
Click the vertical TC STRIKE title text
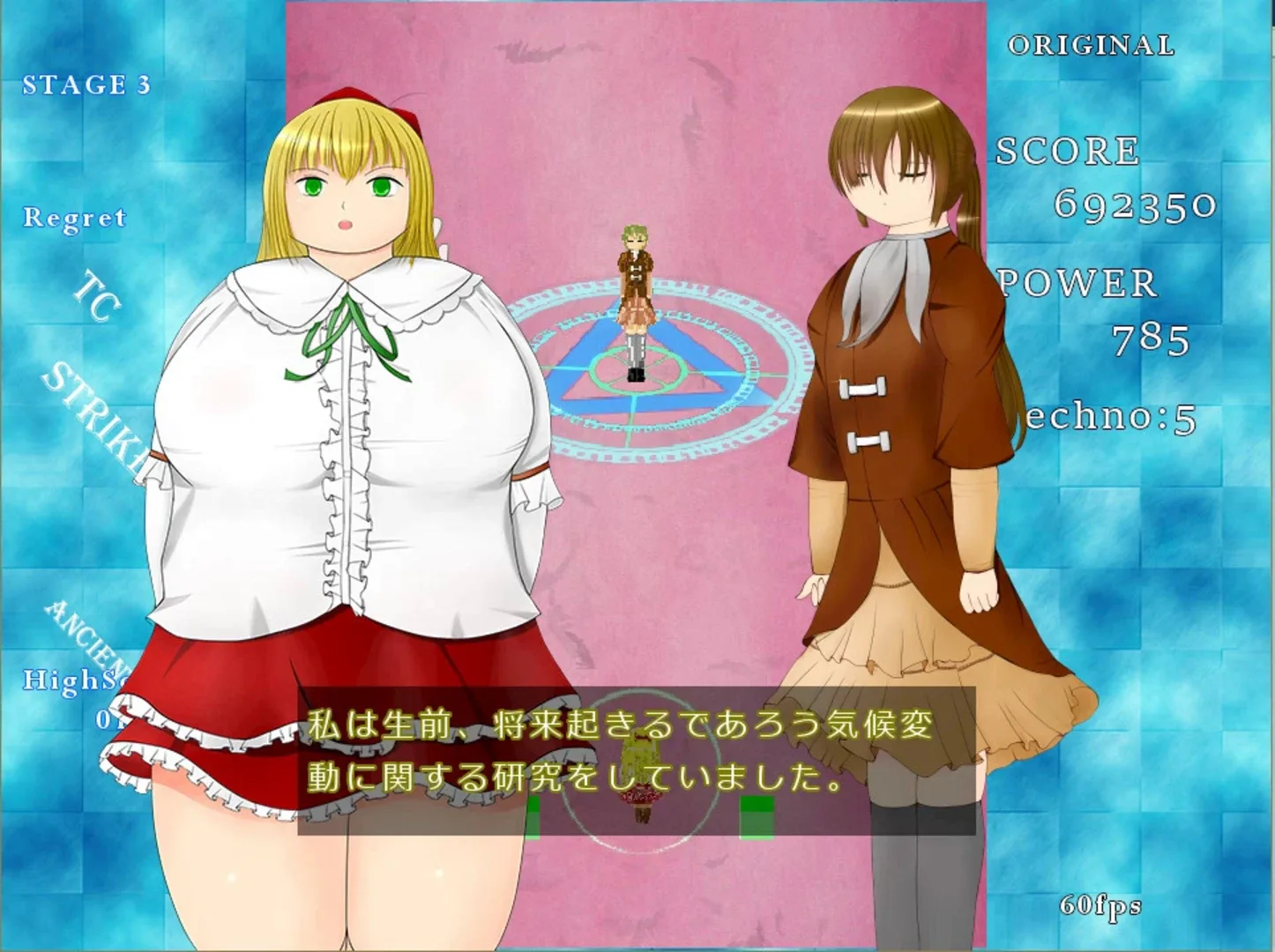click(93, 353)
